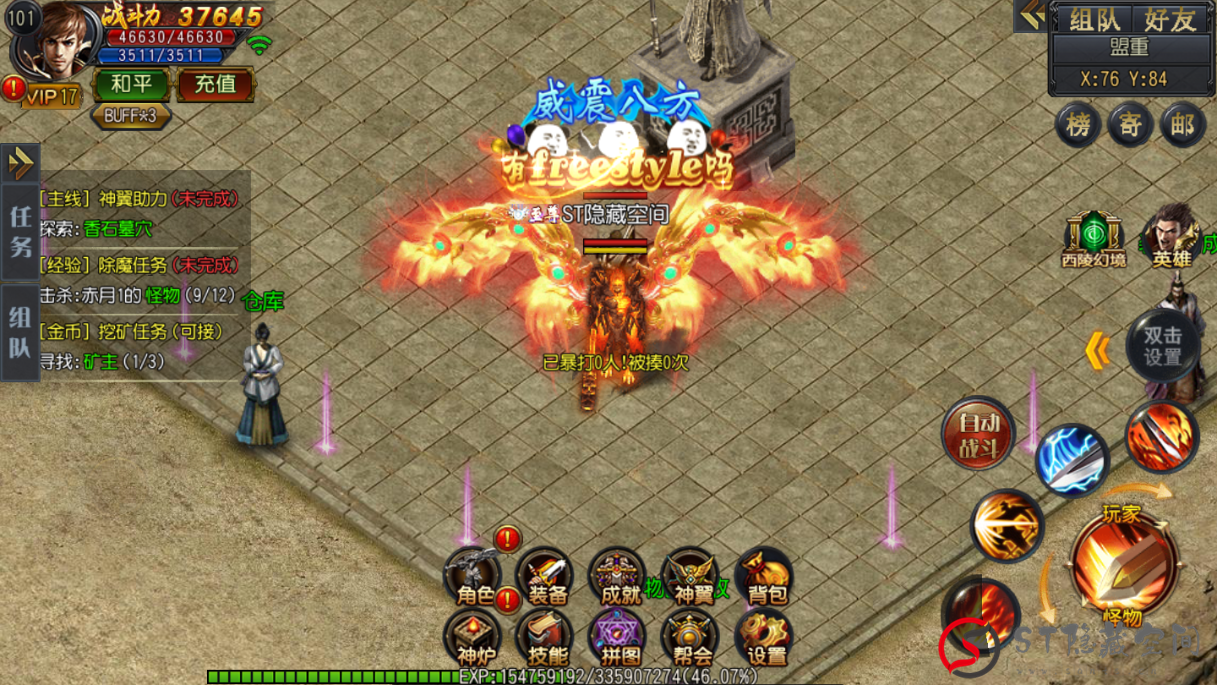
Task: Open the 榜 ranking button
Action: pos(1079,125)
